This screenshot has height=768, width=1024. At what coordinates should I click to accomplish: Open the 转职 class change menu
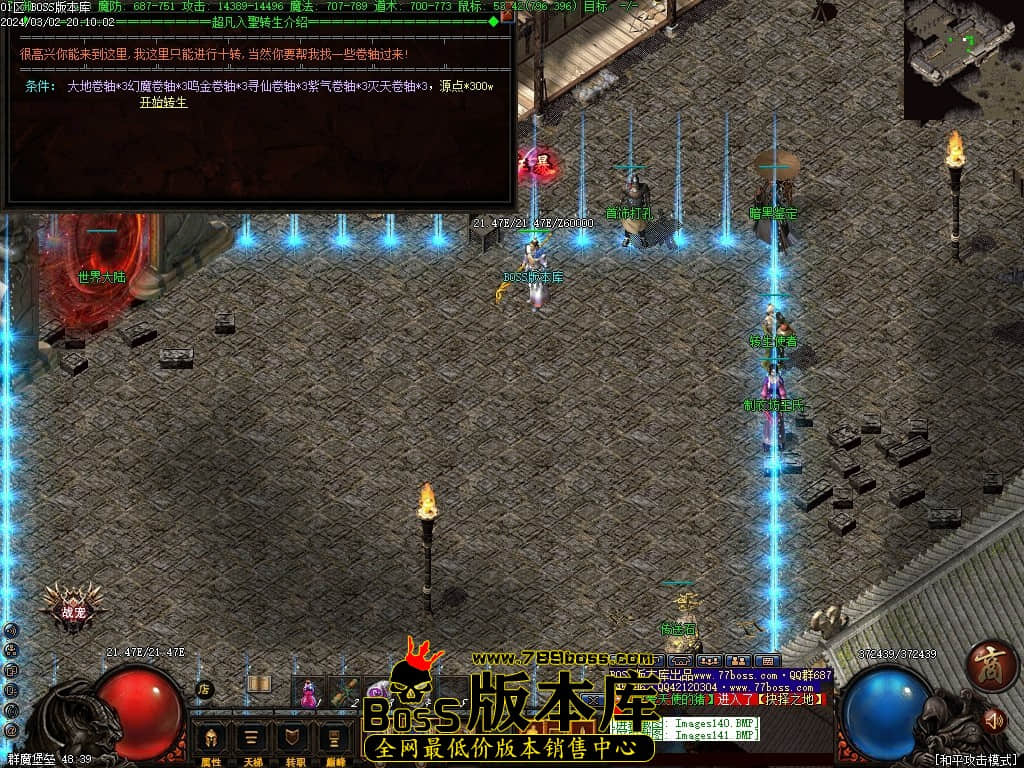point(291,741)
